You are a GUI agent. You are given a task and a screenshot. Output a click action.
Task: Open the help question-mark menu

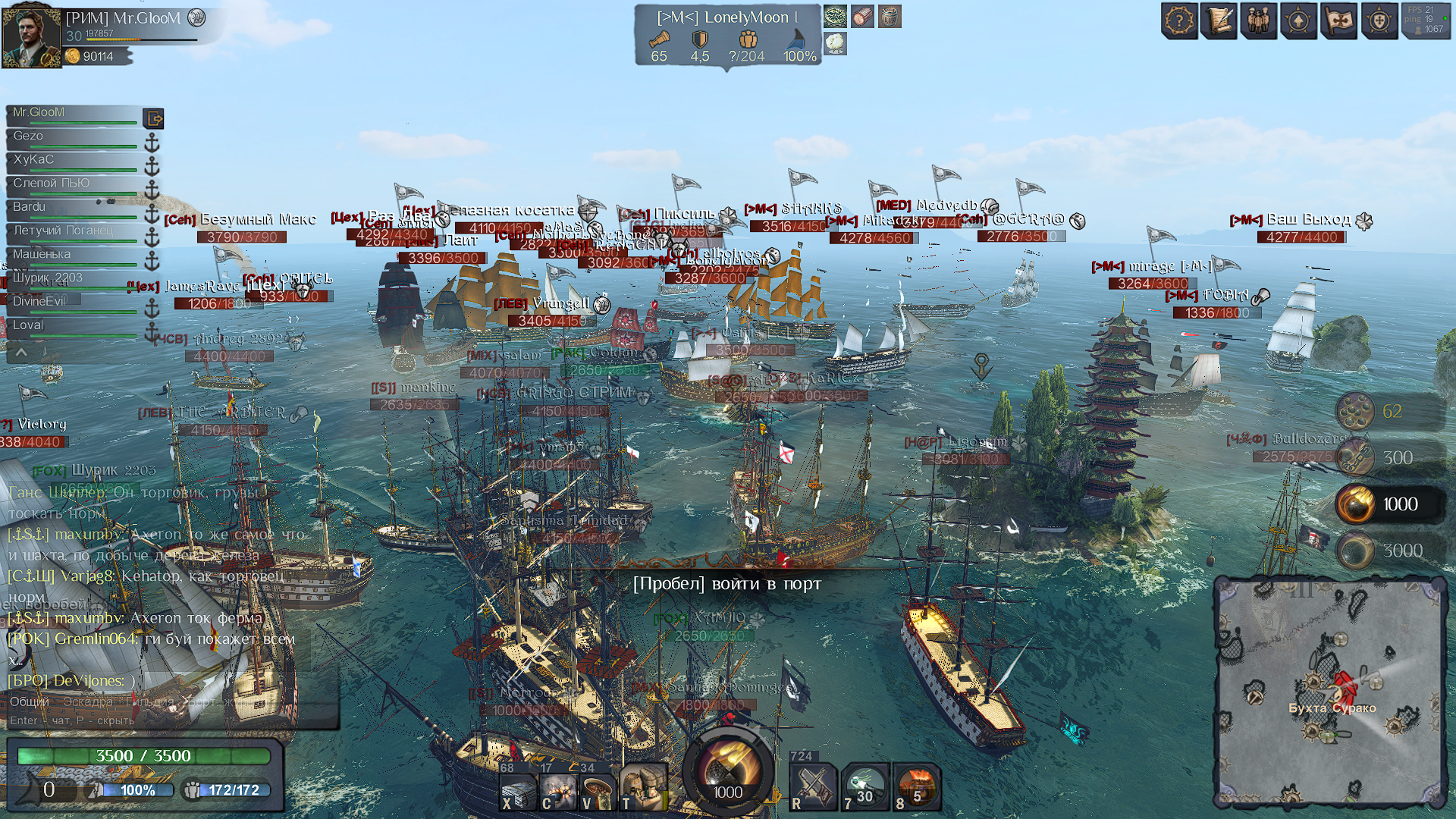click(1179, 20)
